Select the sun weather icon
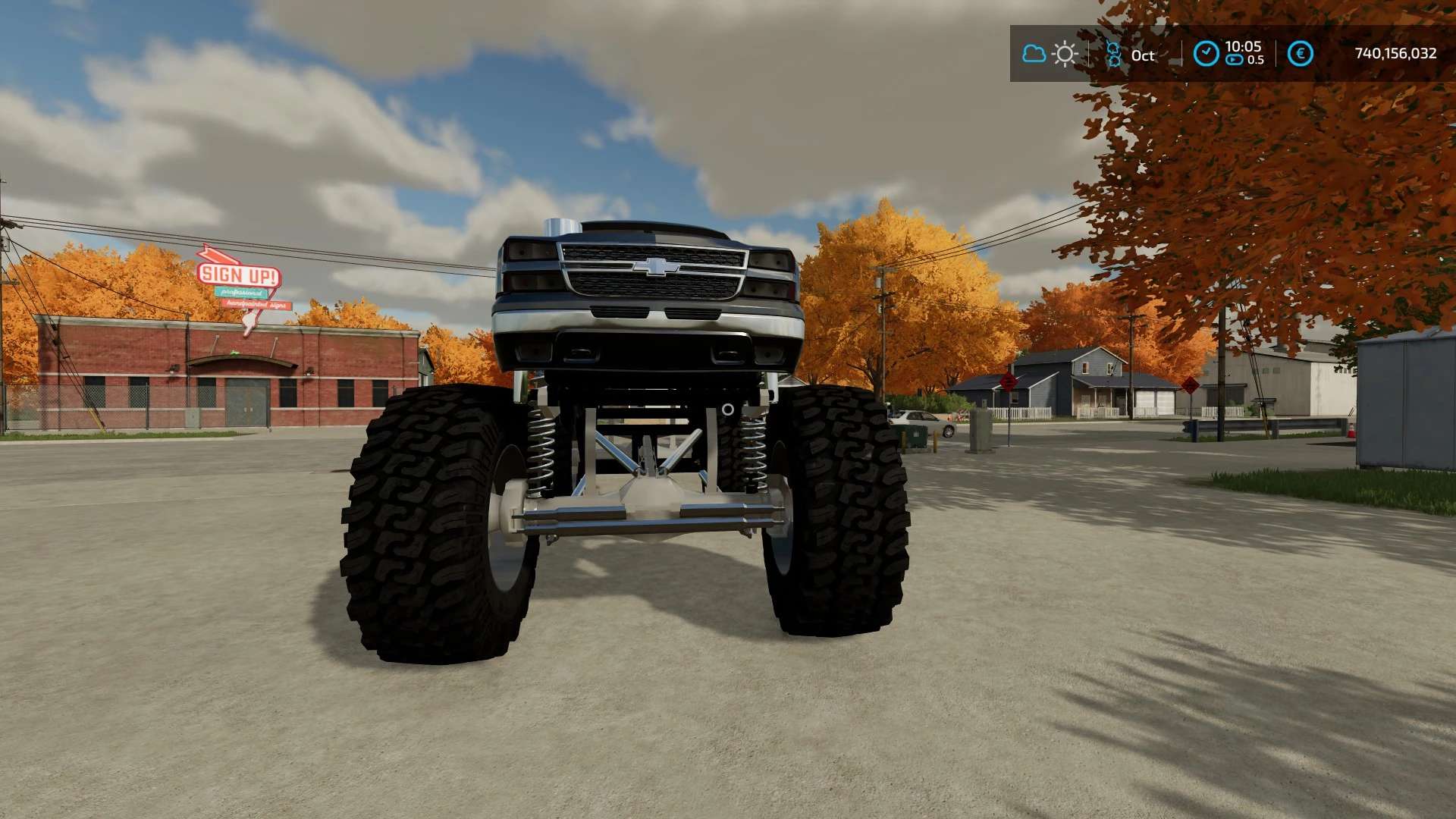Image resolution: width=1456 pixels, height=819 pixels. click(x=1065, y=54)
